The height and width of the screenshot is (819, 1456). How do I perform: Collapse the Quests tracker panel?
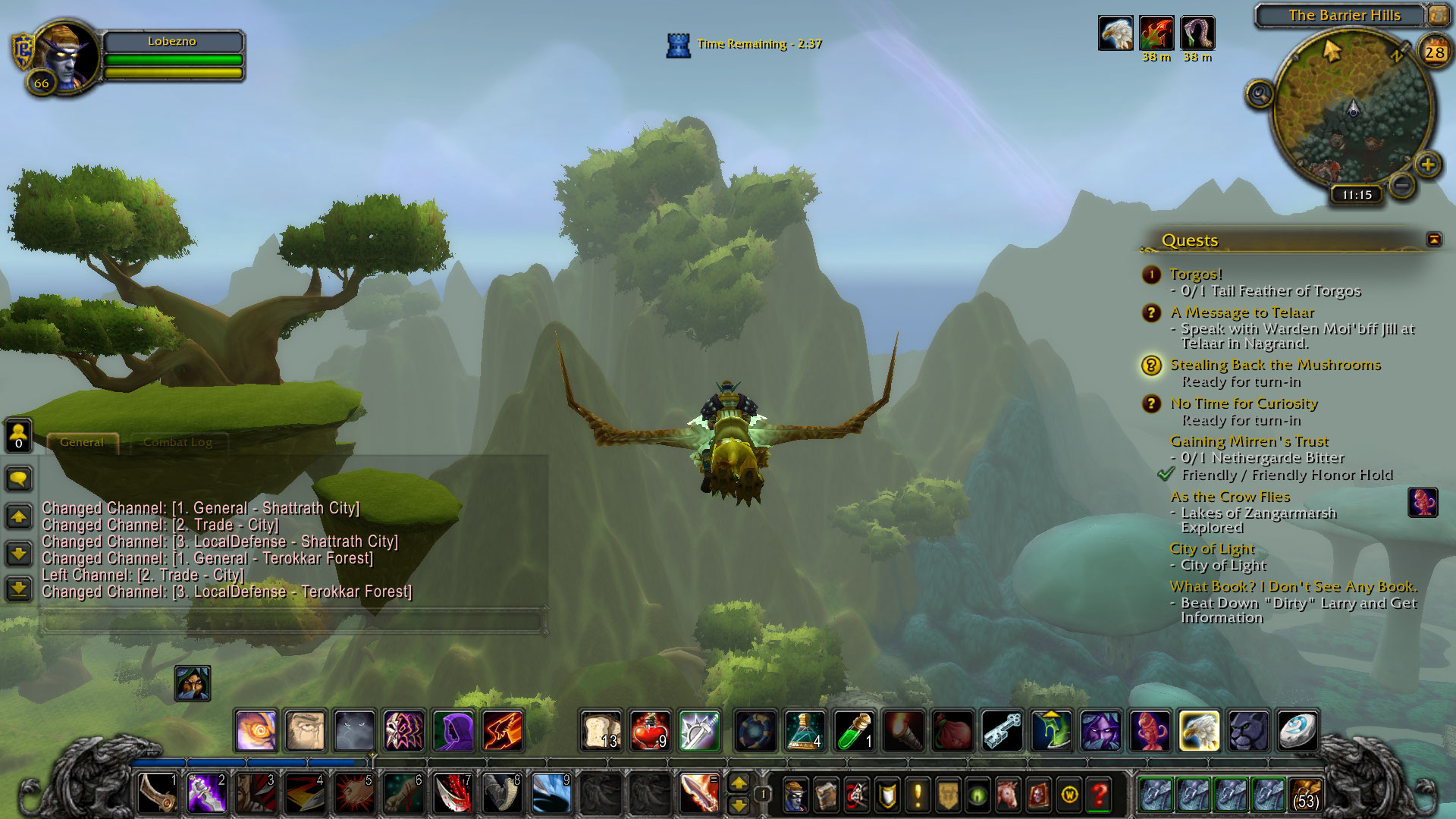(x=1434, y=240)
